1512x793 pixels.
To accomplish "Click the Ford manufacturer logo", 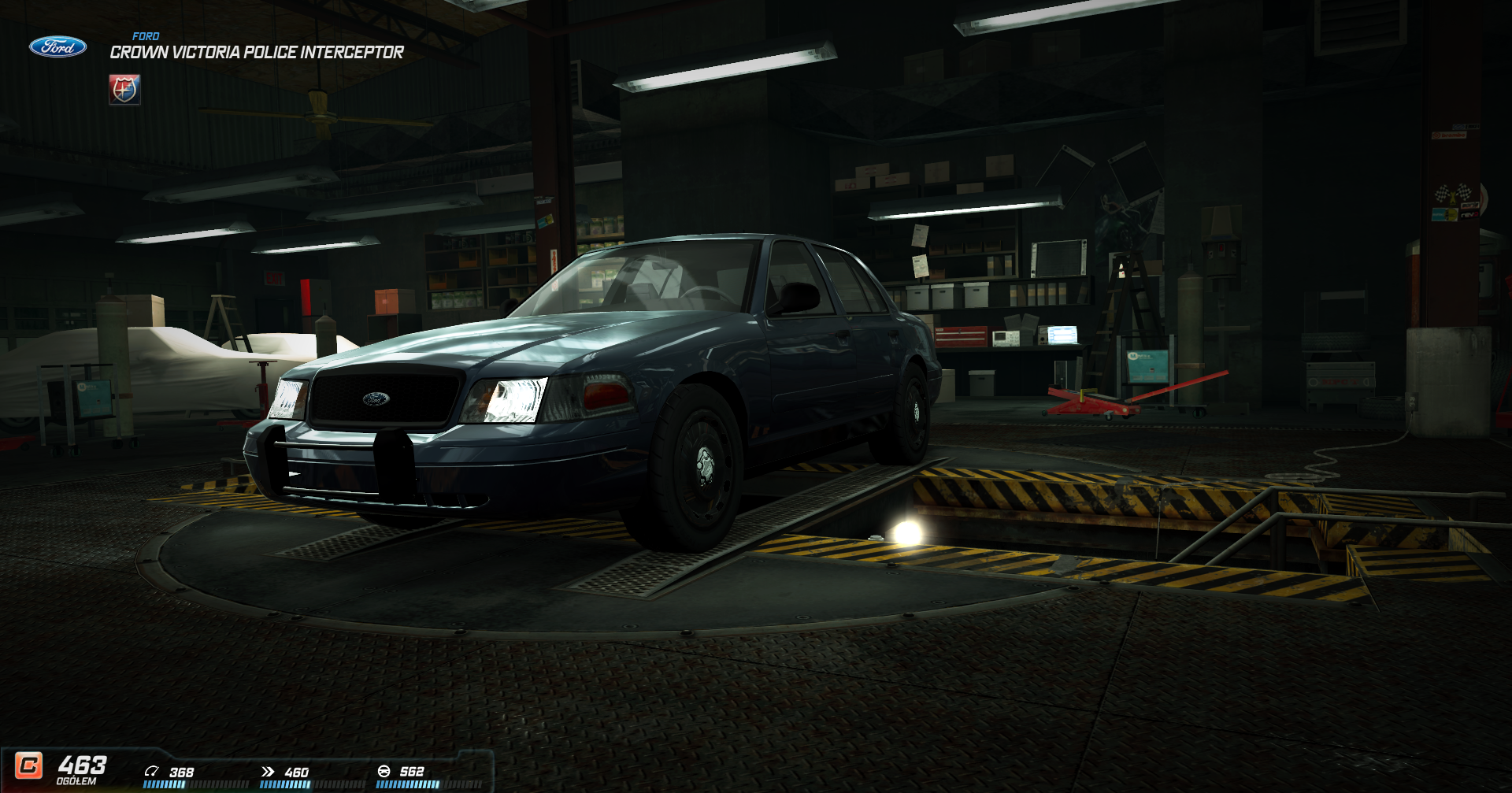I will (x=57, y=47).
